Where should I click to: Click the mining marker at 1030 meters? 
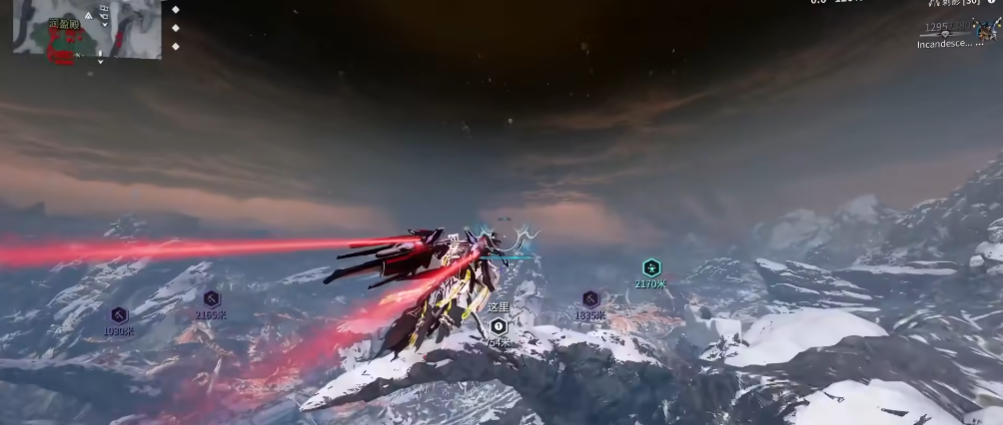coord(119,314)
